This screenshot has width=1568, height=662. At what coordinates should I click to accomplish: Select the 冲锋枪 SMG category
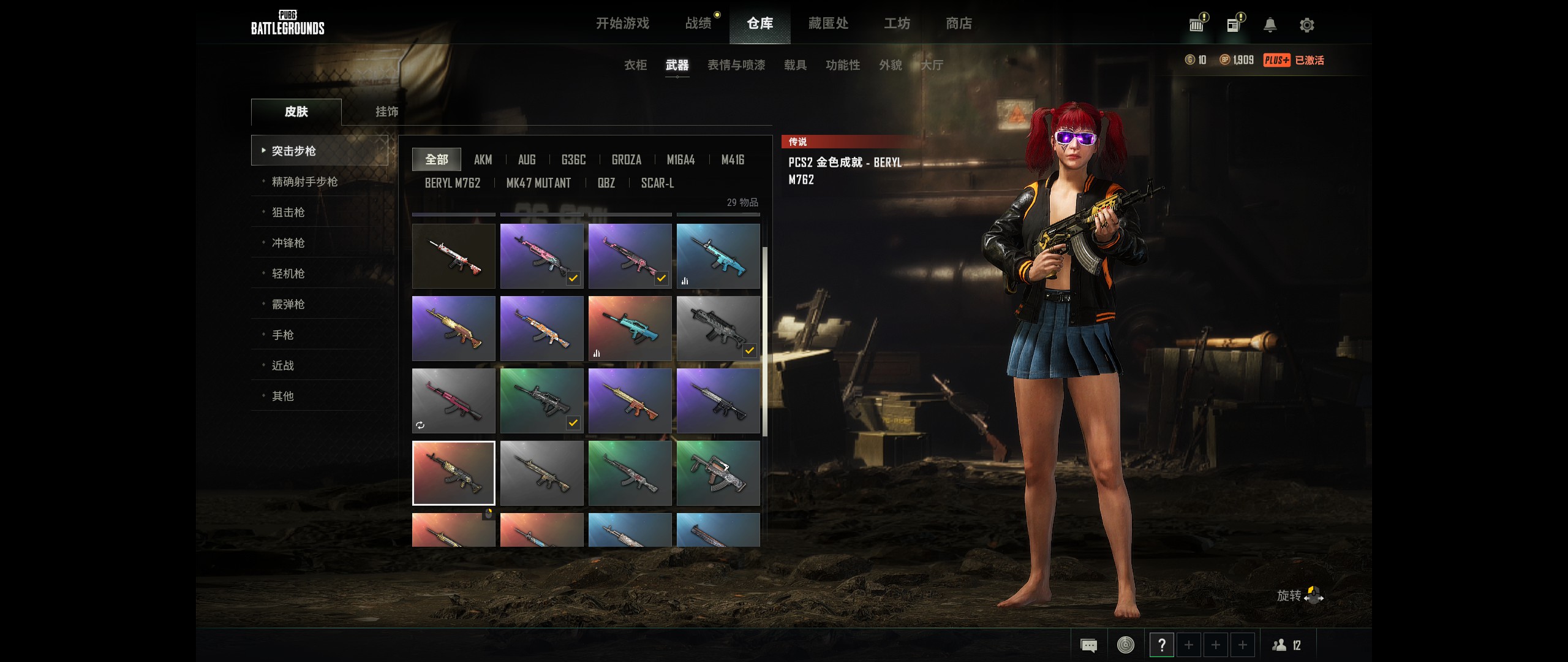point(288,243)
